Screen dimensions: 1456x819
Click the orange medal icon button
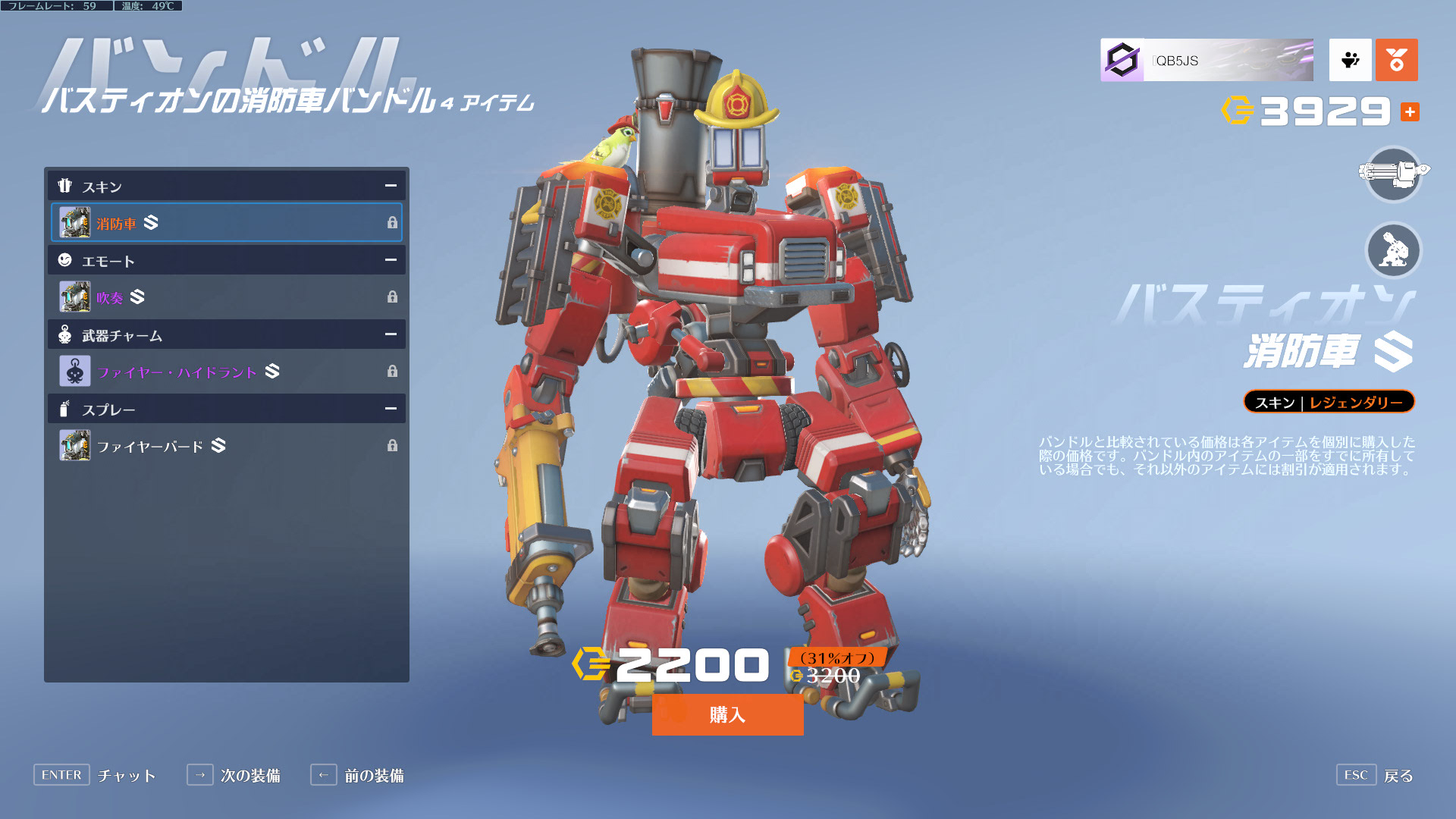coord(1396,60)
